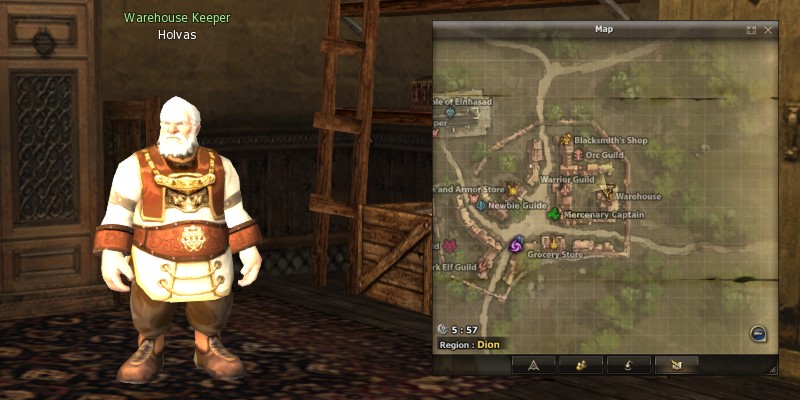Toggle the highlighted folded-map toolbar button
The height and width of the screenshot is (400, 800).
[x=676, y=365]
